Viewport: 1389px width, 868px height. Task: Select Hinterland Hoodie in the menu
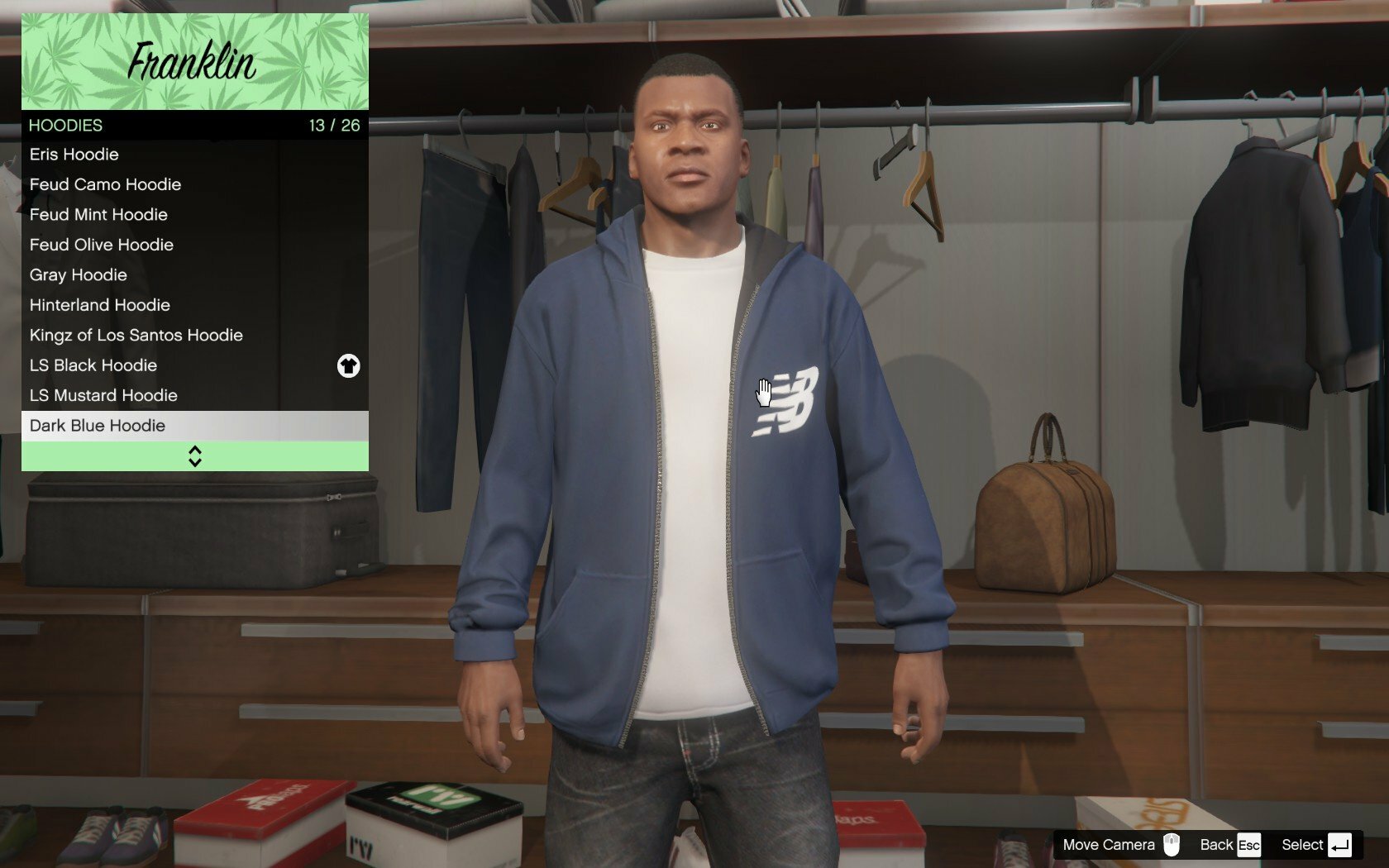point(100,305)
